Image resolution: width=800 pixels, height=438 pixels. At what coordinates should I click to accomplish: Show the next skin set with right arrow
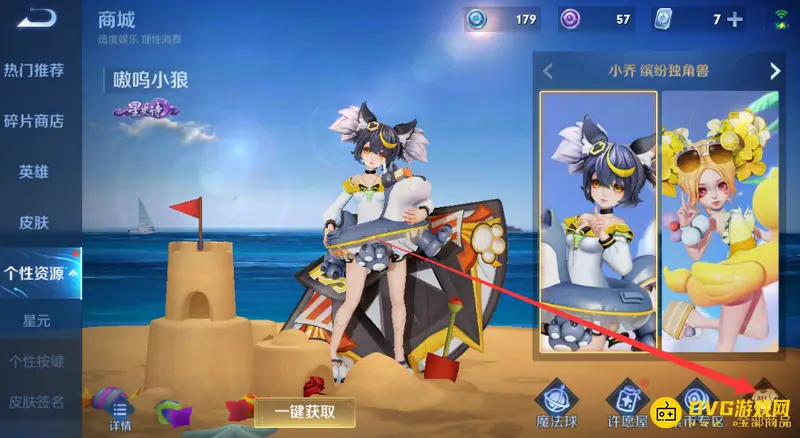[x=774, y=71]
